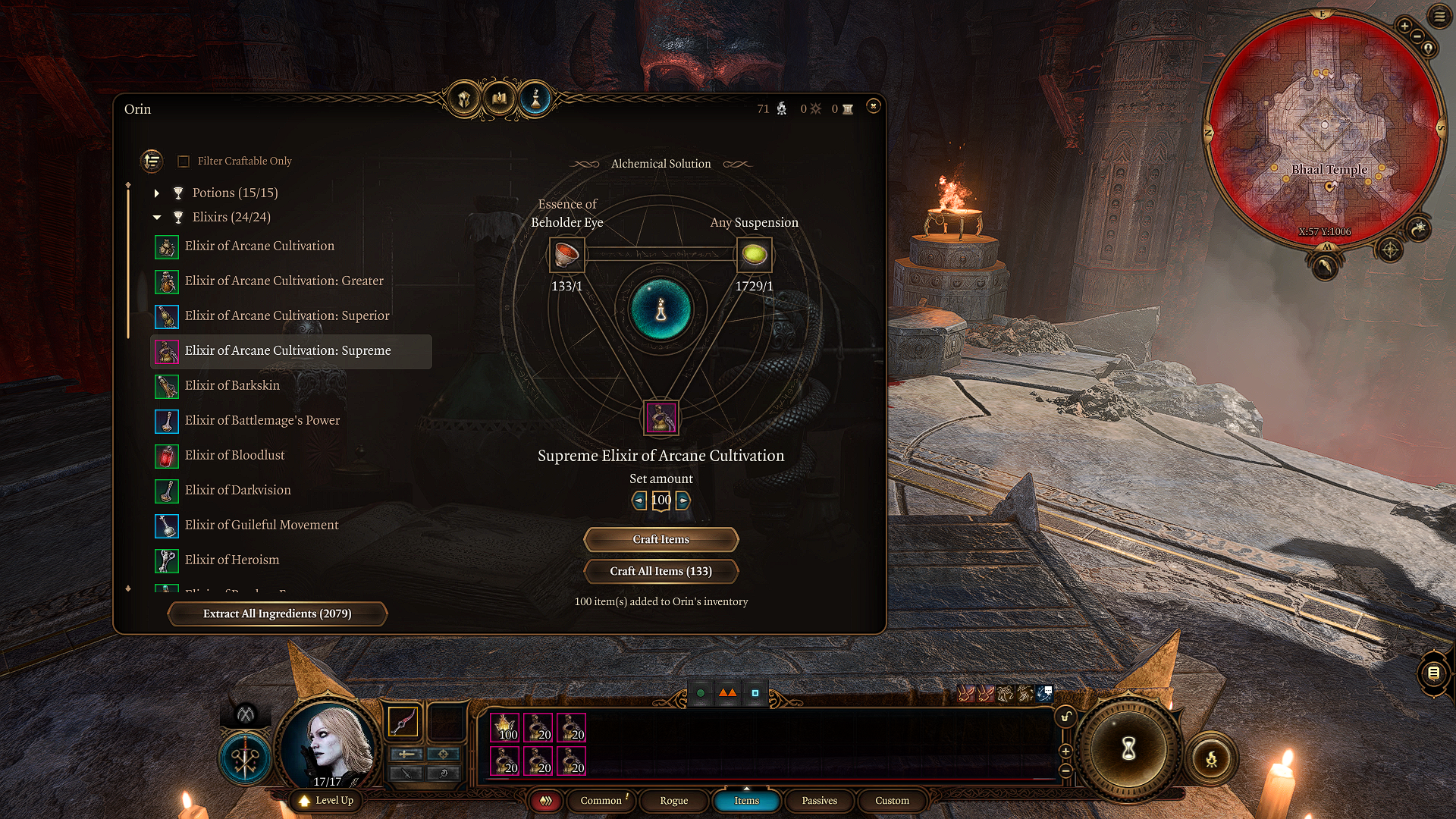Select the Essence of Beholder Eye ingredient slot

(566, 255)
